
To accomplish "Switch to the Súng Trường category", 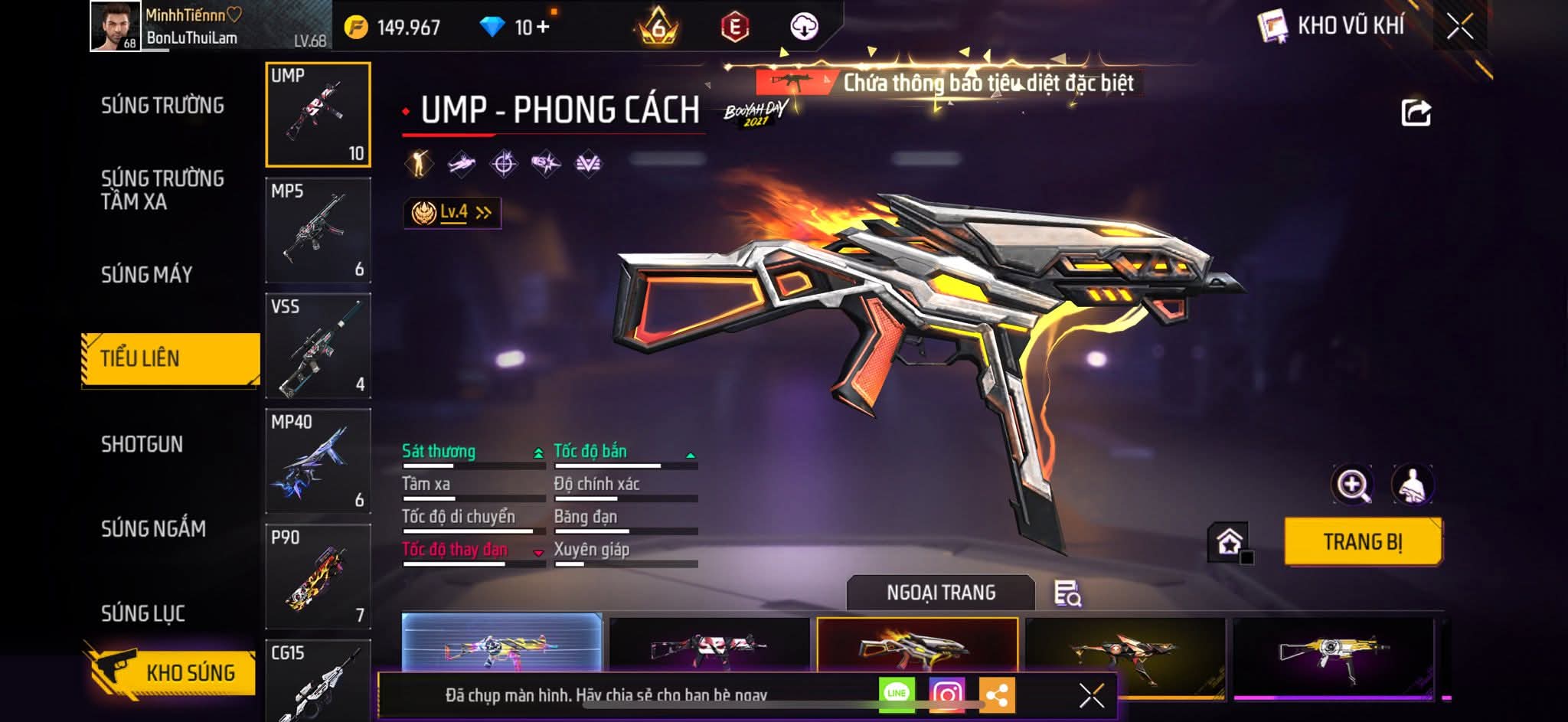I will pos(162,106).
